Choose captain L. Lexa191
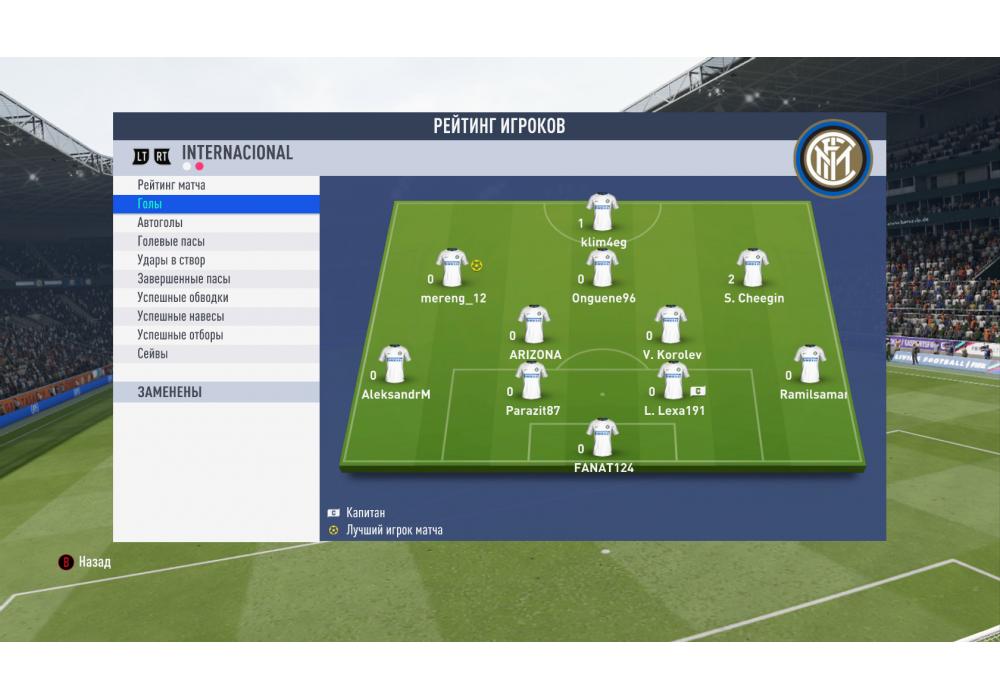The height and width of the screenshot is (700, 1000). tap(673, 381)
